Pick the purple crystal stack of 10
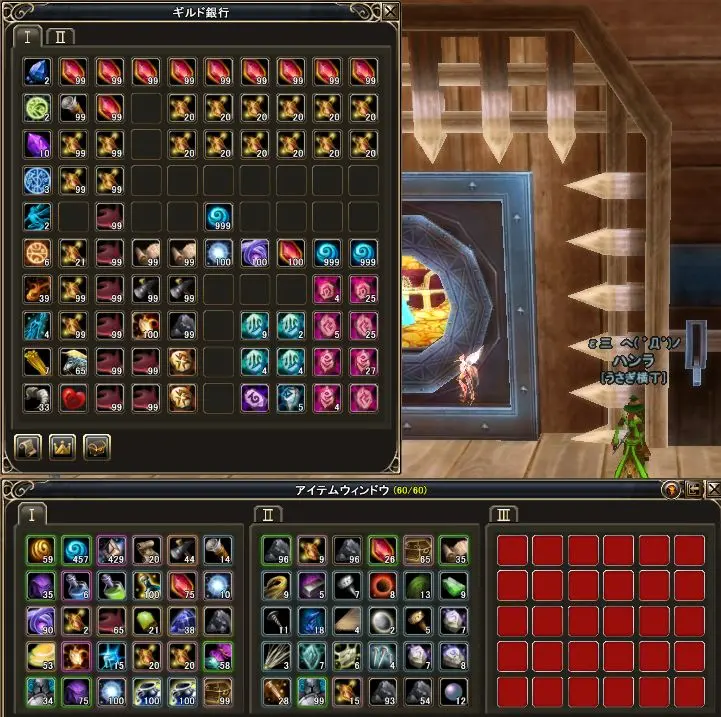 coord(37,144)
